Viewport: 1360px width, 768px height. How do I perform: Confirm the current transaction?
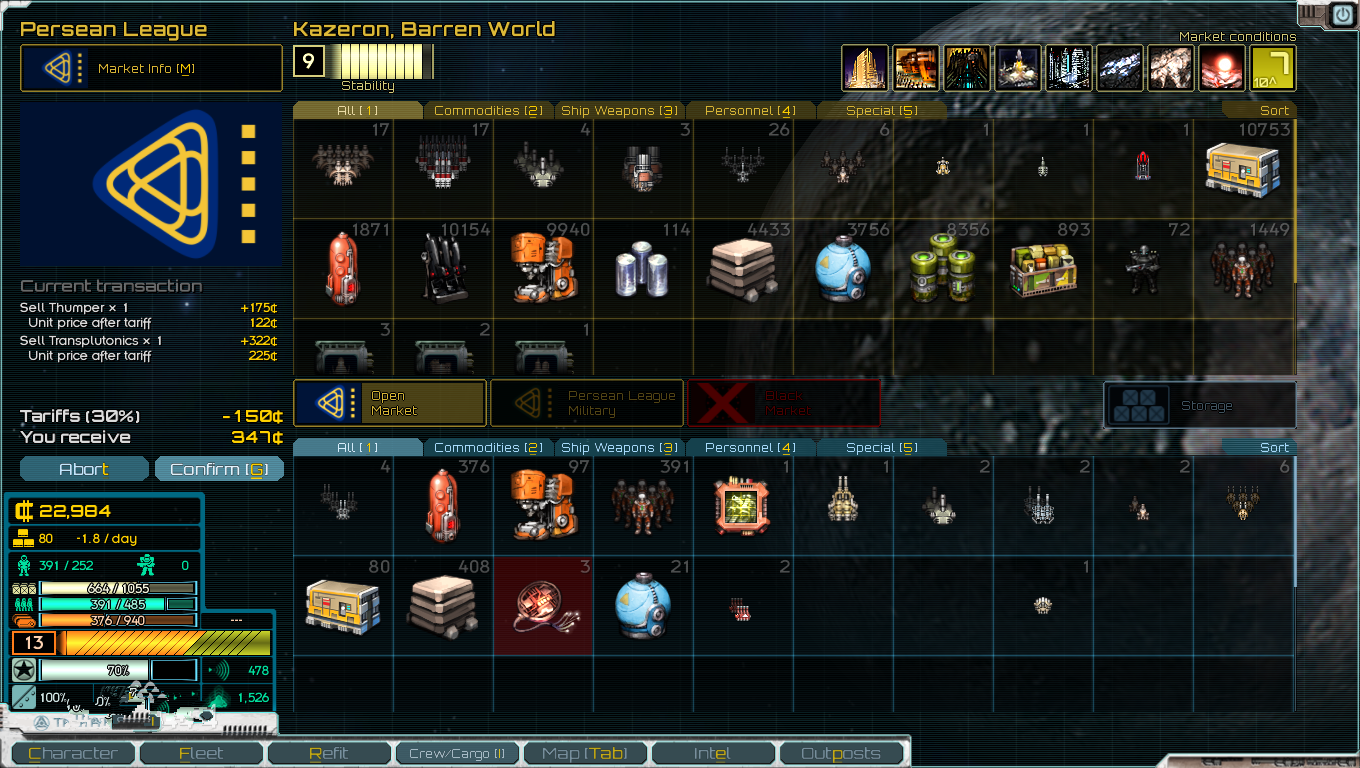click(x=219, y=469)
